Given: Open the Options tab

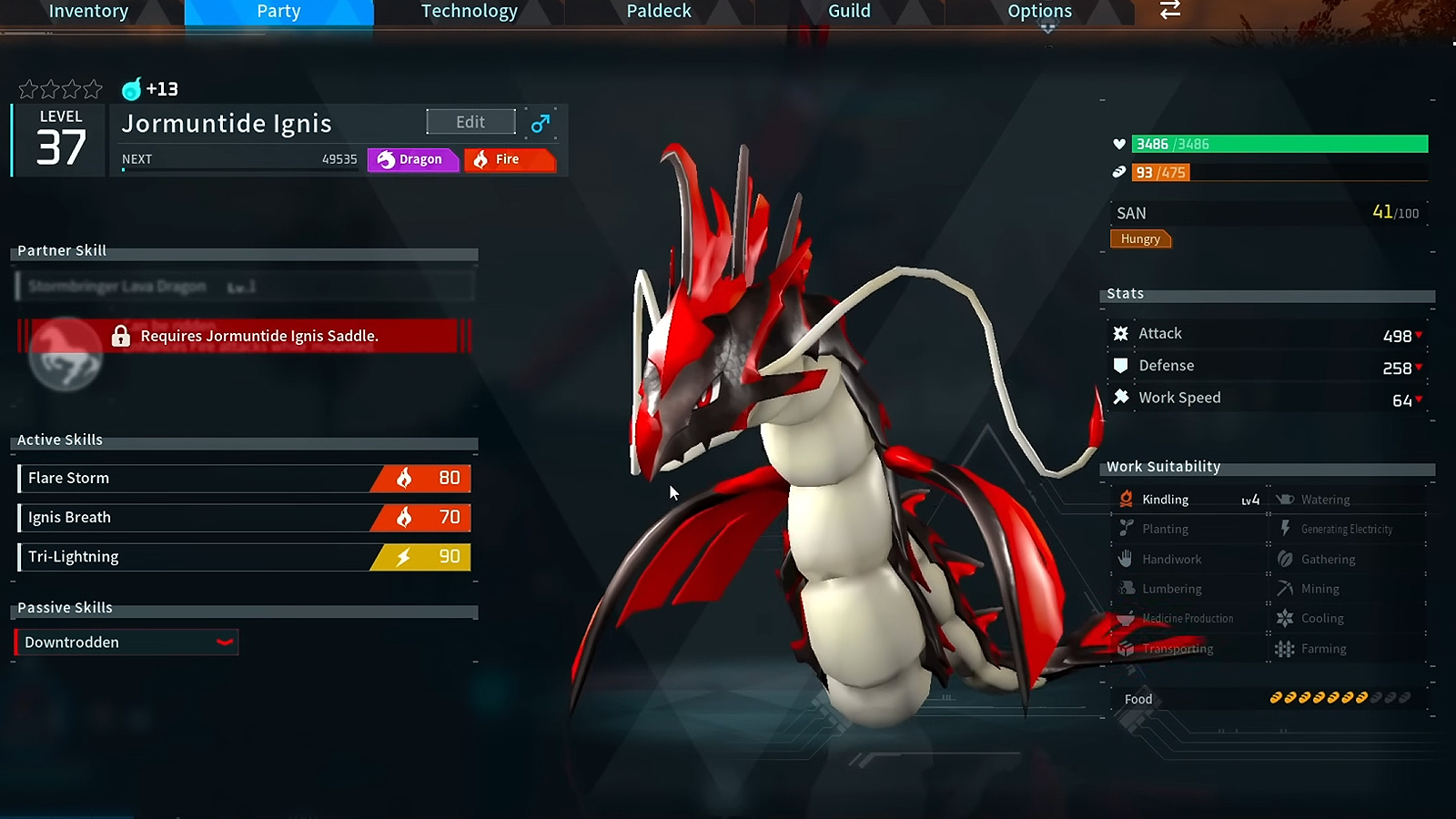Looking at the screenshot, I should tap(1039, 12).
